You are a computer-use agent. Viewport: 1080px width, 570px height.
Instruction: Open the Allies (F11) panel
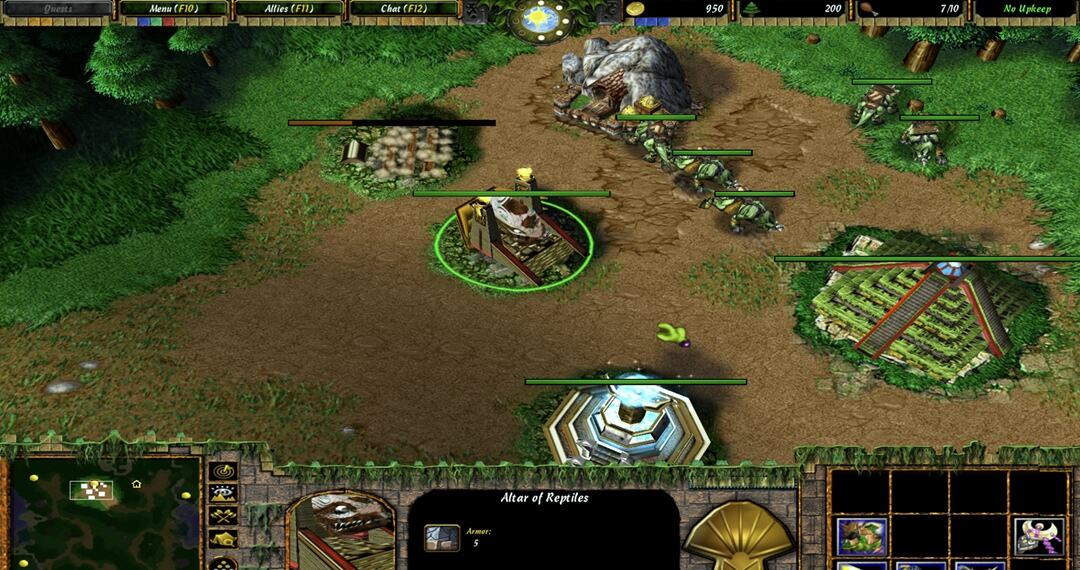coord(288,9)
